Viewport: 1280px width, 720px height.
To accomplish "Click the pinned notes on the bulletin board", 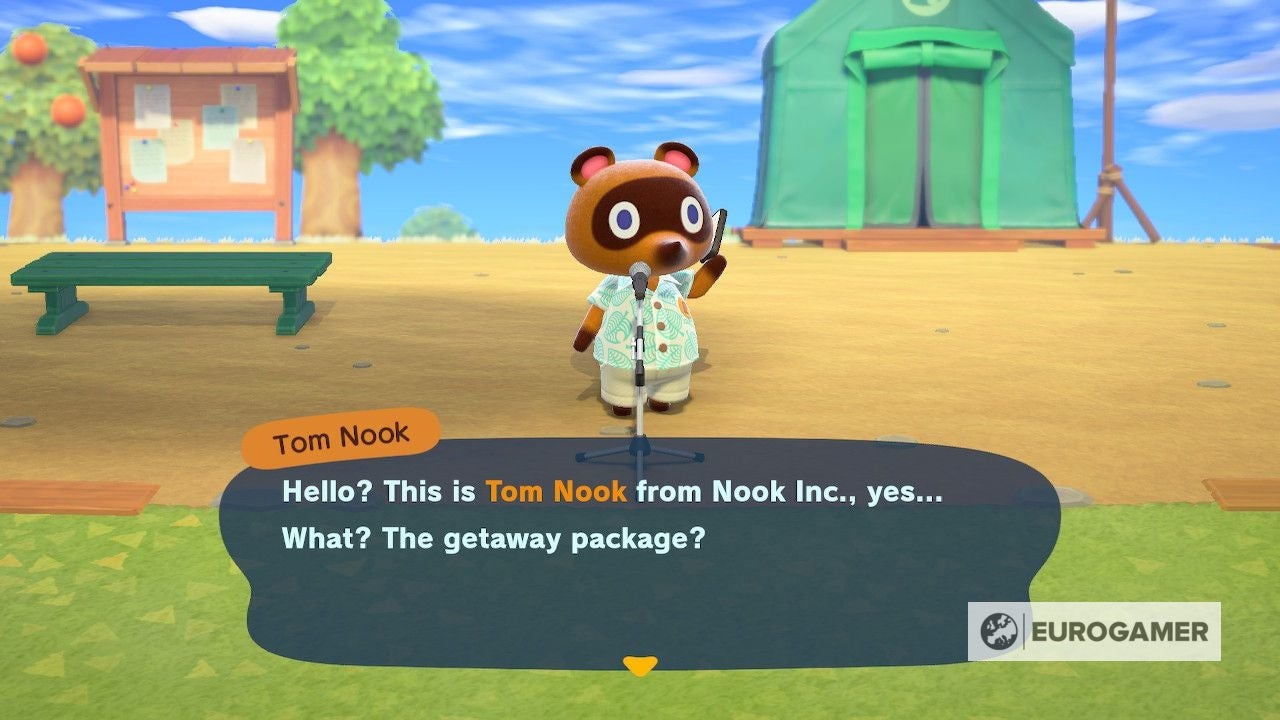I will pyautogui.click(x=185, y=130).
